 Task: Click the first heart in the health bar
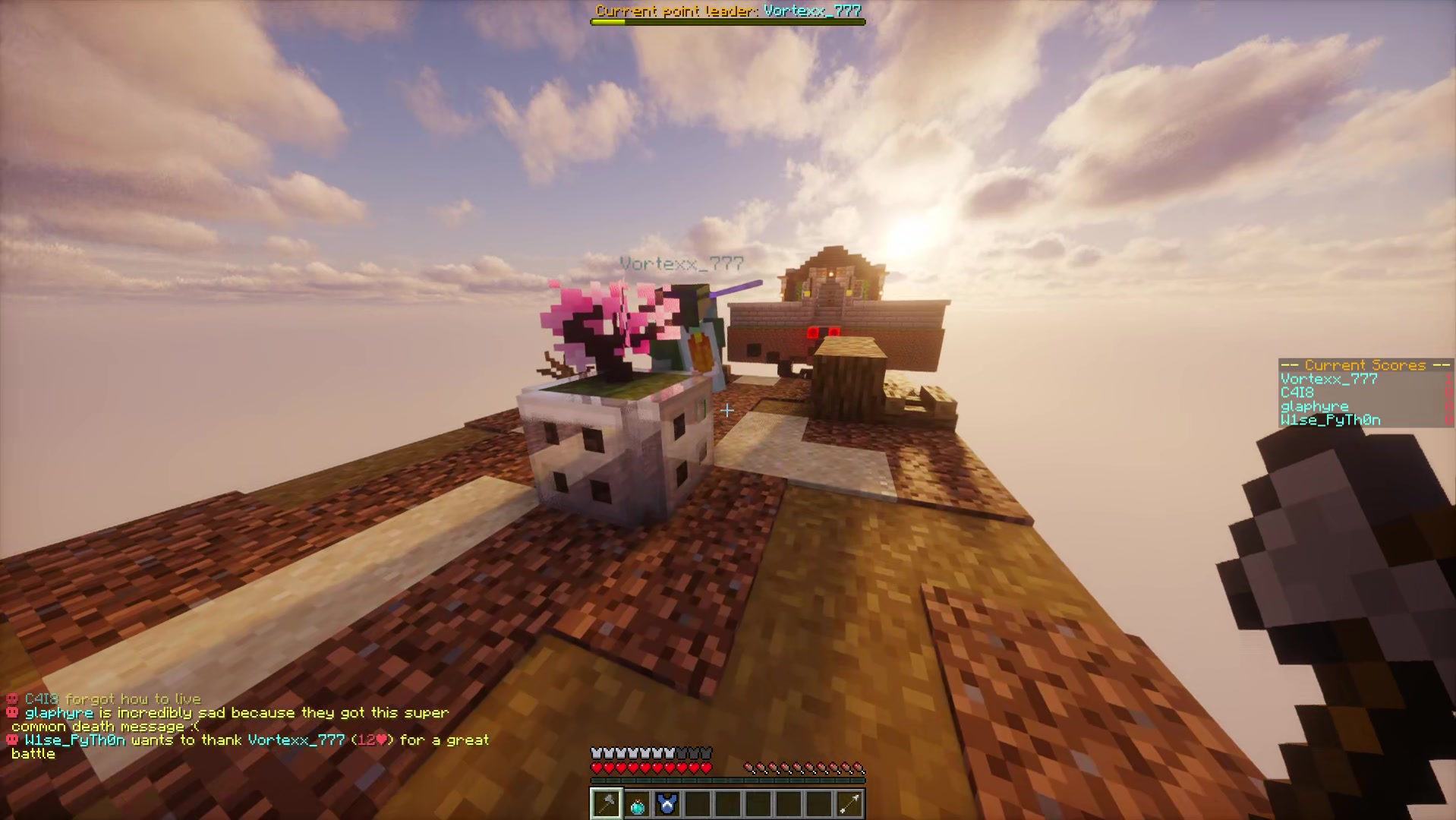coord(595,766)
